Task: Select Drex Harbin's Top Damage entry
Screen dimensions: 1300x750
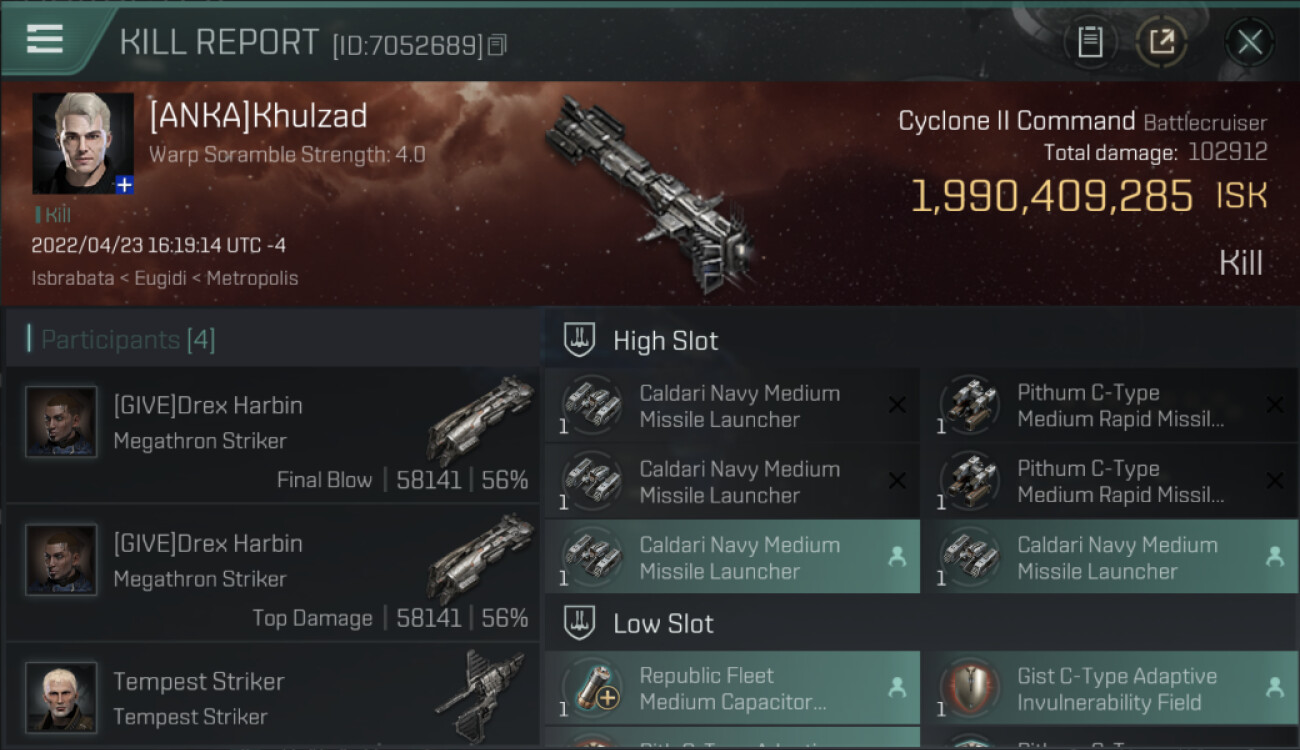Action: (272, 573)
